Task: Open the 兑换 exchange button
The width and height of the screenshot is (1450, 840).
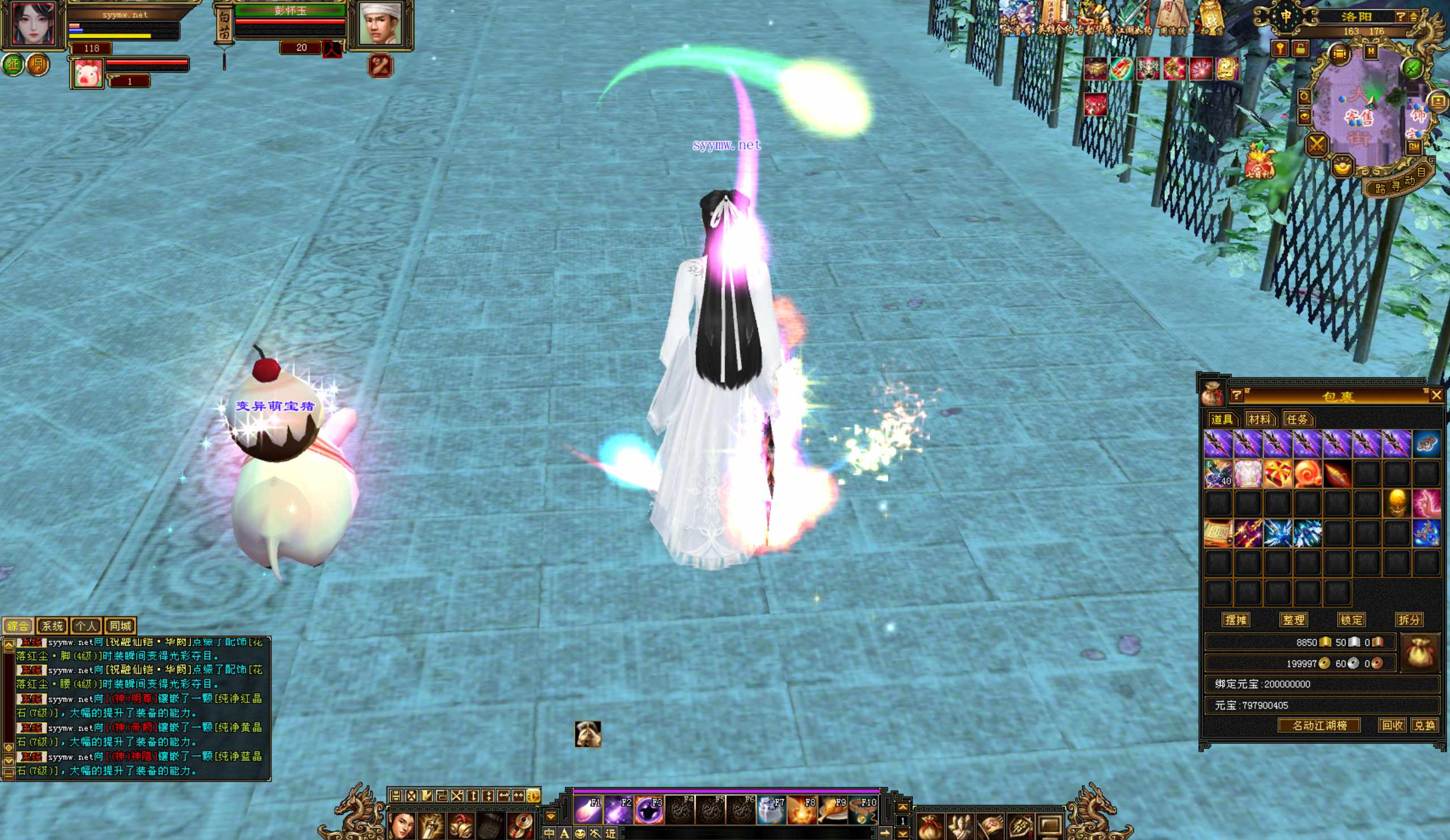Action: tap(1424, 726)
